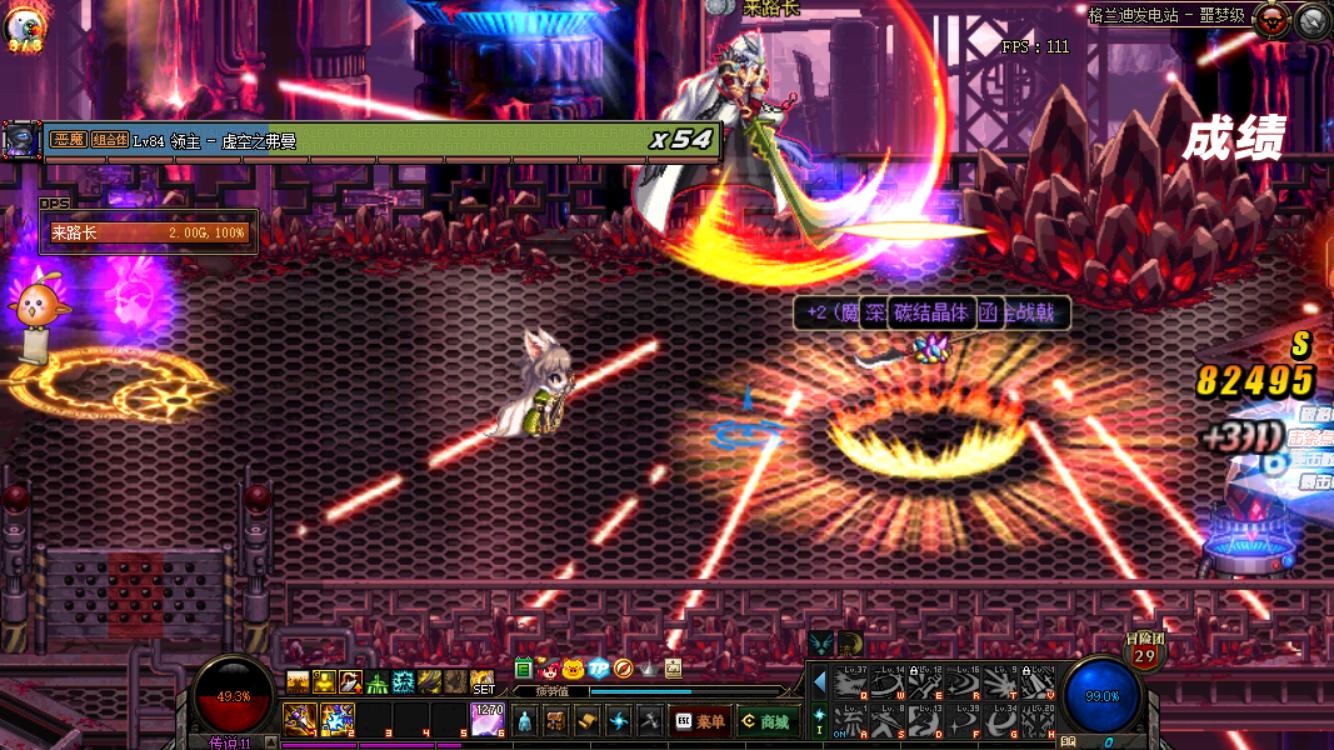Image resolution: width=1334 pixels, height=750 pixels.
Task: Open the 商城 shop button
Action: pos(766,721)
